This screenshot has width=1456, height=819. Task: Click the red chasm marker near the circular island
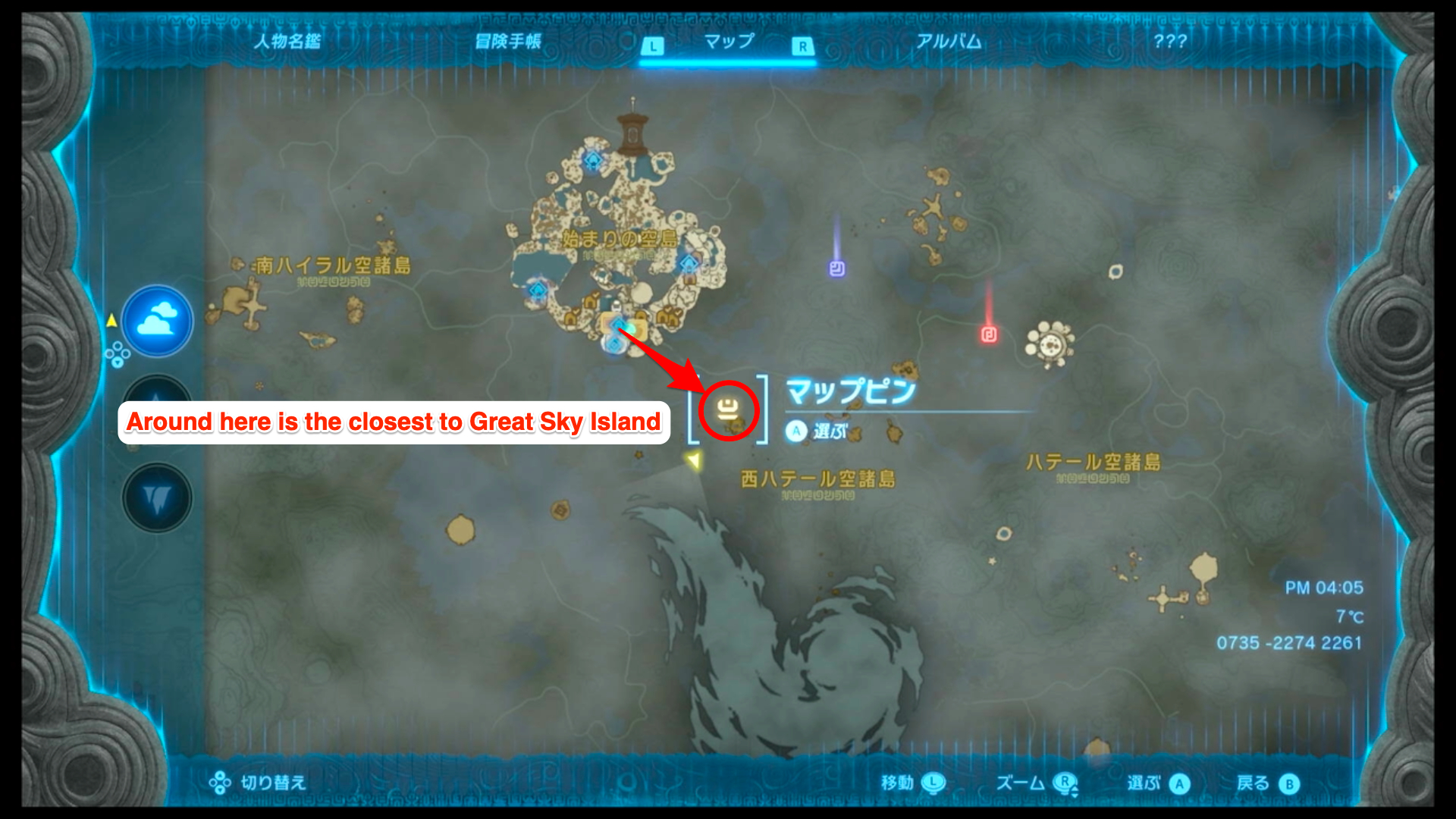[x=988, y=336]
